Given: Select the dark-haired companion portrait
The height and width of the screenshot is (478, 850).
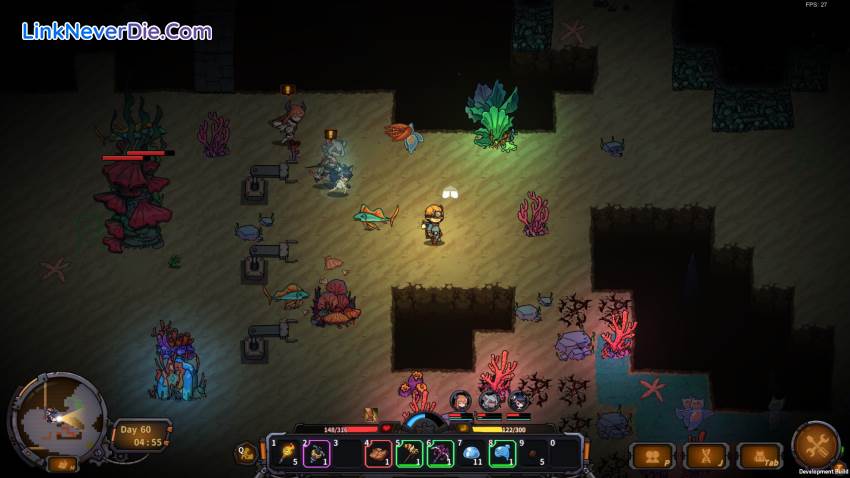Looking at the screenshot, I should coord(519,401).
